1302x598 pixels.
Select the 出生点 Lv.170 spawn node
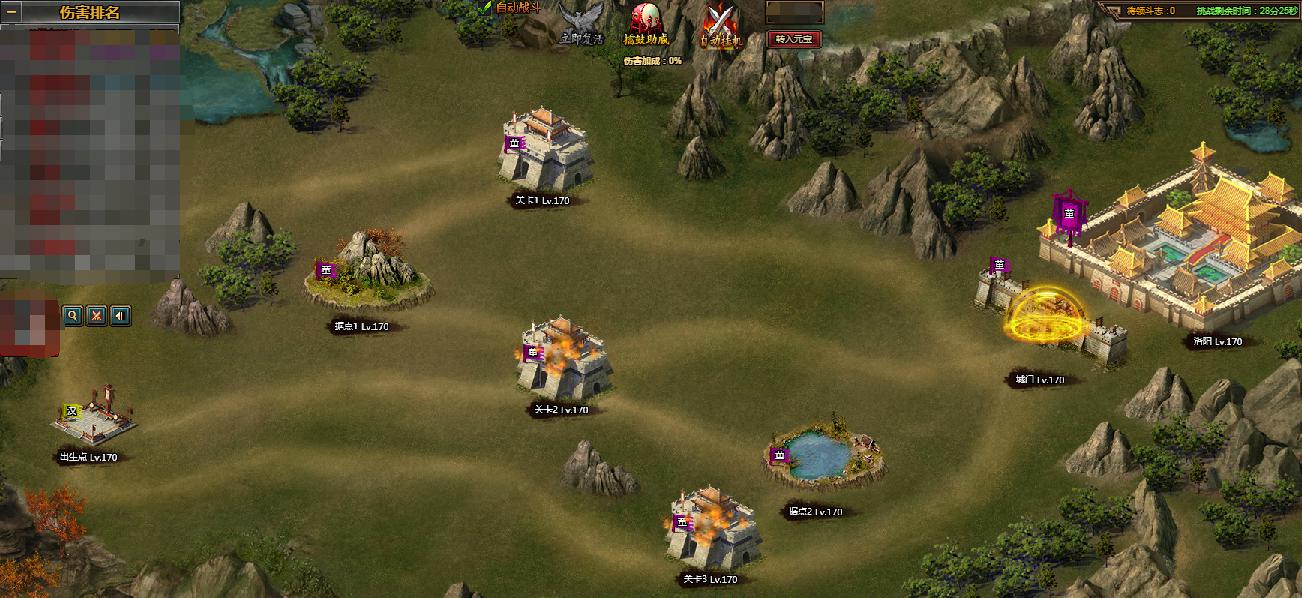click(93, 415)
